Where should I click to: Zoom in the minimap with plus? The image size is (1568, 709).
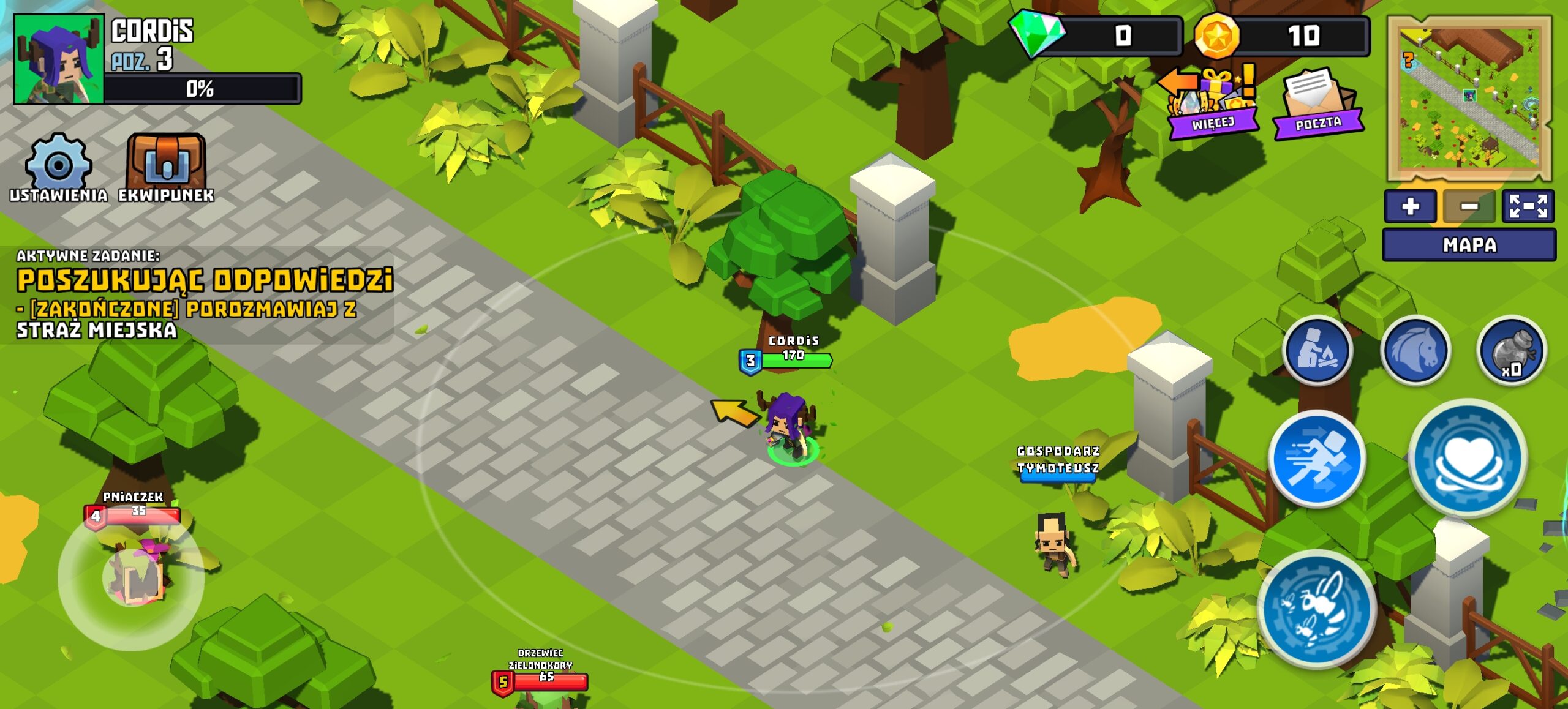[x=1410, y=206]
